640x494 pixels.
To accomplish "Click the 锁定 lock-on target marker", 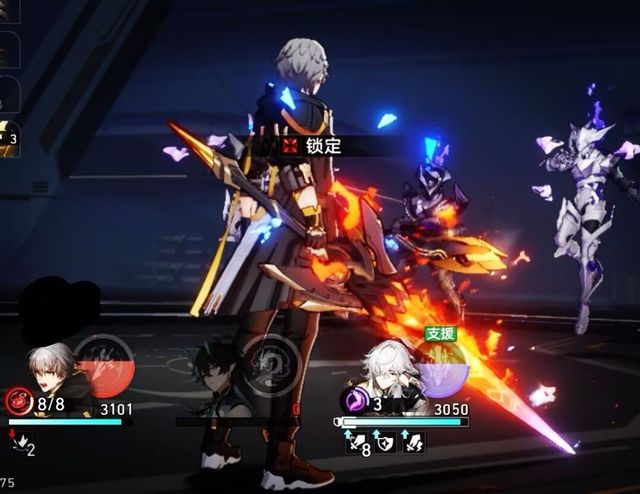I will click(313, 146).
